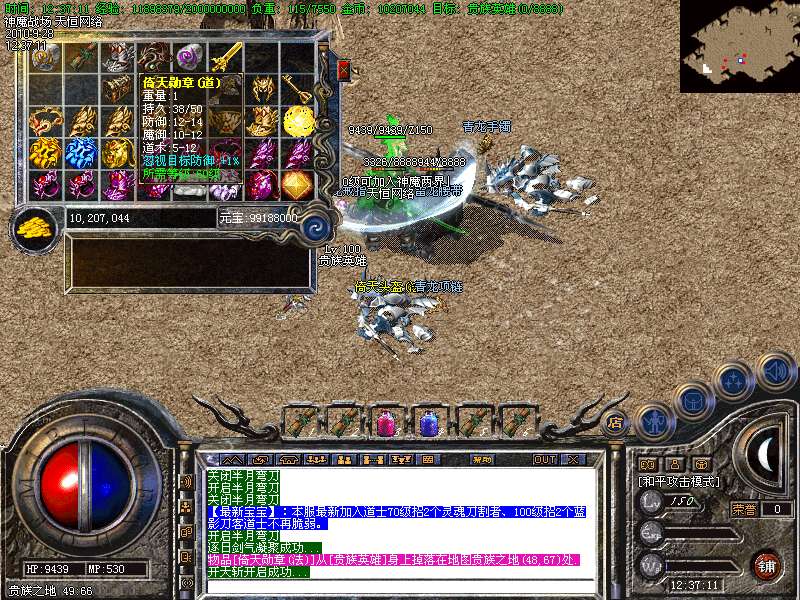This screenshot has width=800, height=600.
Task: Click the X button on chat toolbar
Action: point(572,460)
